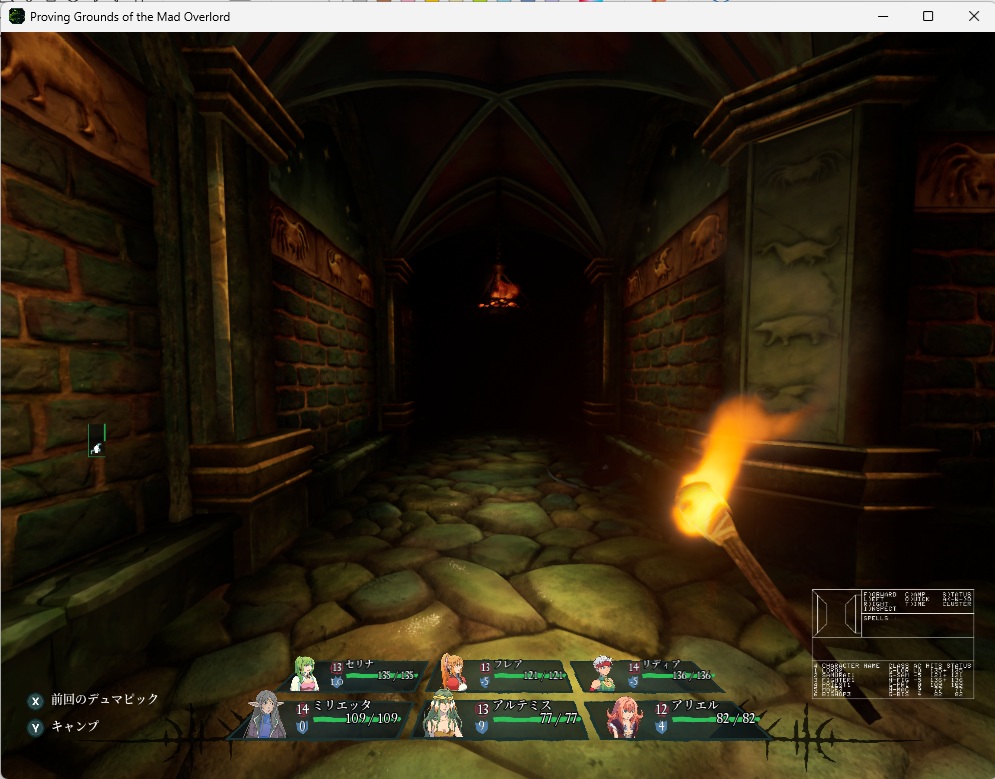Click the small automap fragment on the left
Screen dimensions: 995x779
[97, 440]
